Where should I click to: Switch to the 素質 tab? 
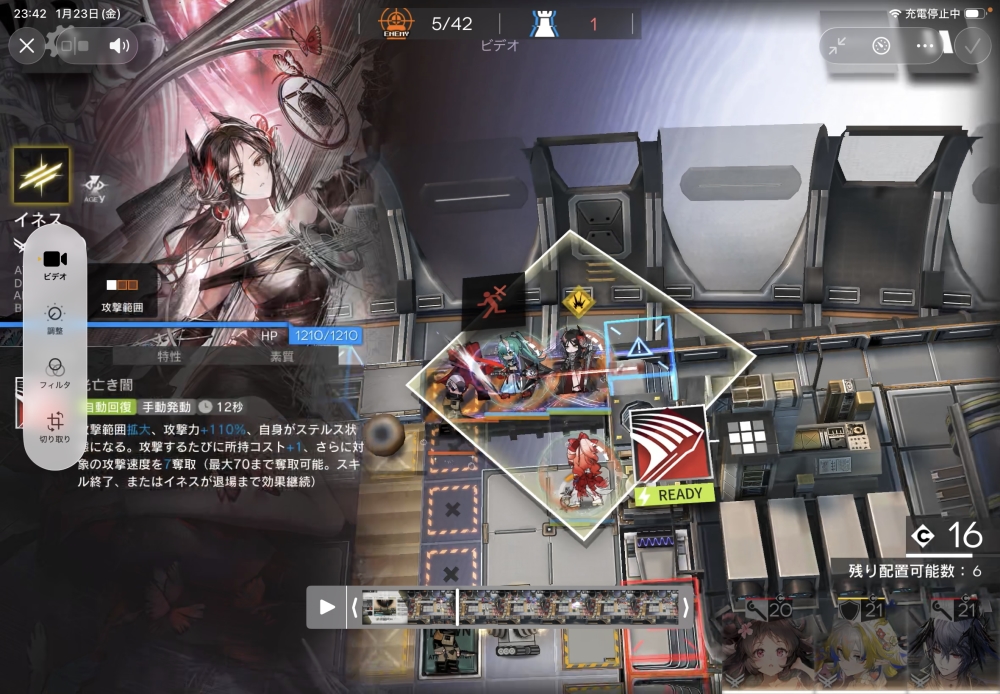(x=283, y=356)
